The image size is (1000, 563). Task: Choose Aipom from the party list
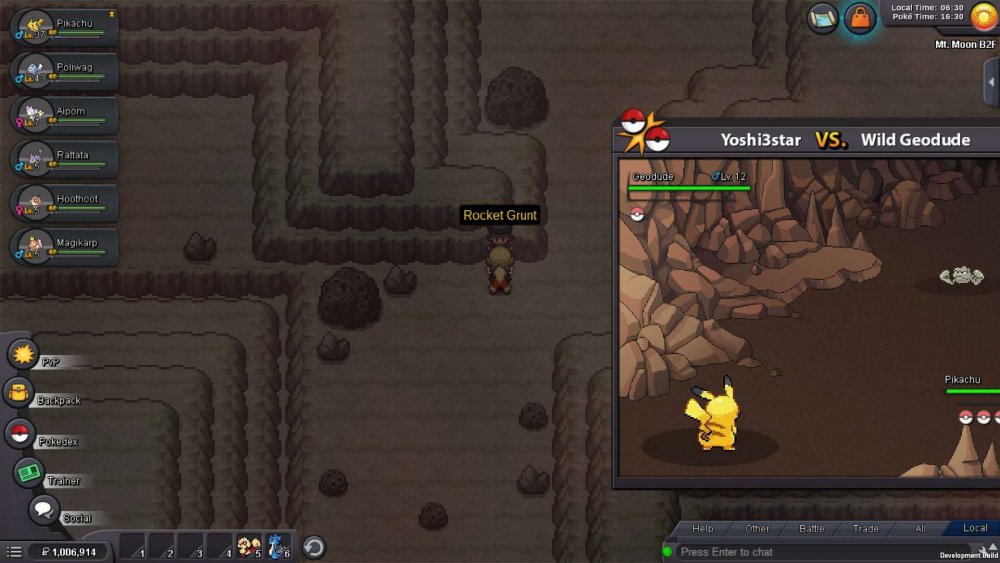(64, 115)
